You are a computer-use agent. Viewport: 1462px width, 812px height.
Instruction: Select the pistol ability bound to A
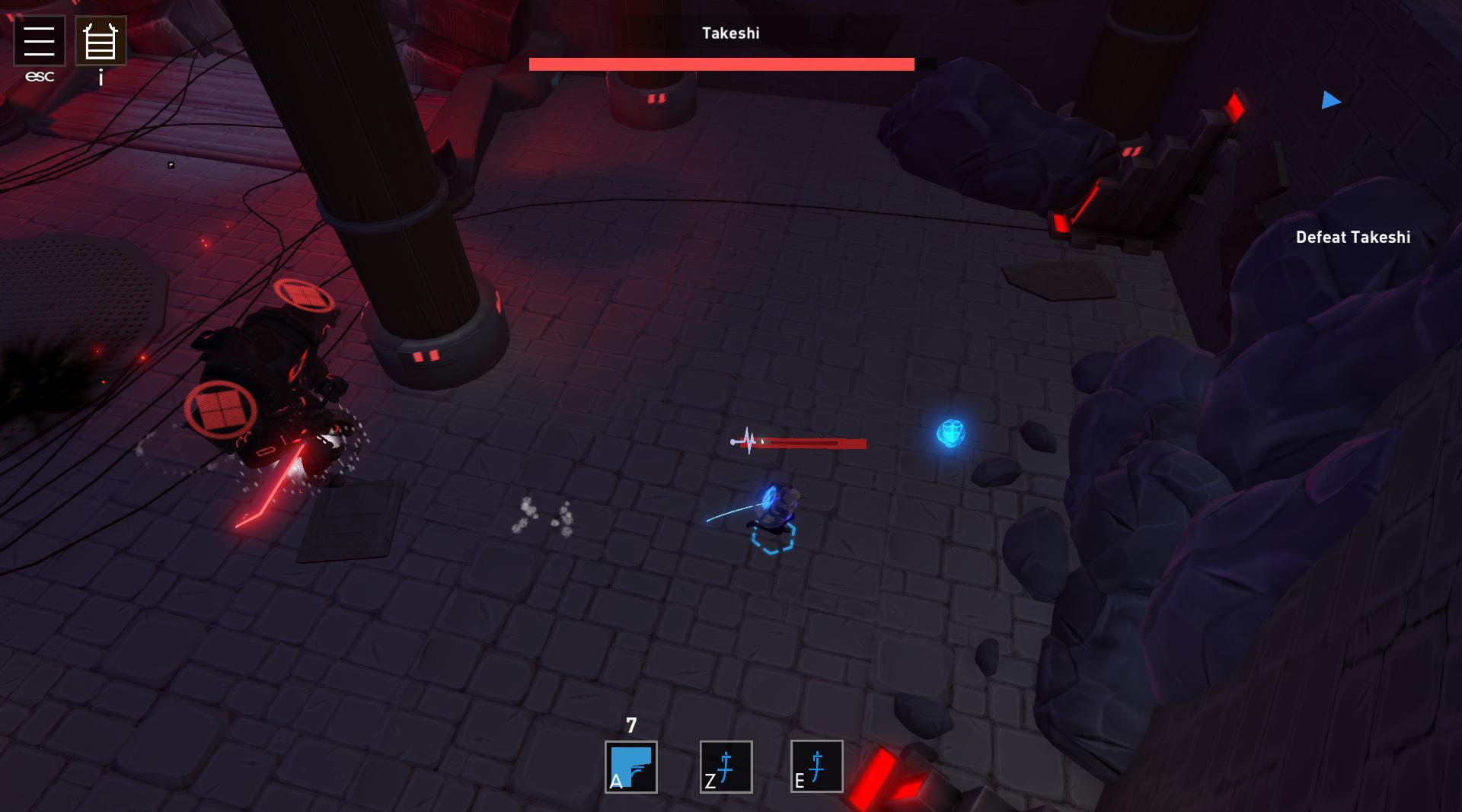630,768
